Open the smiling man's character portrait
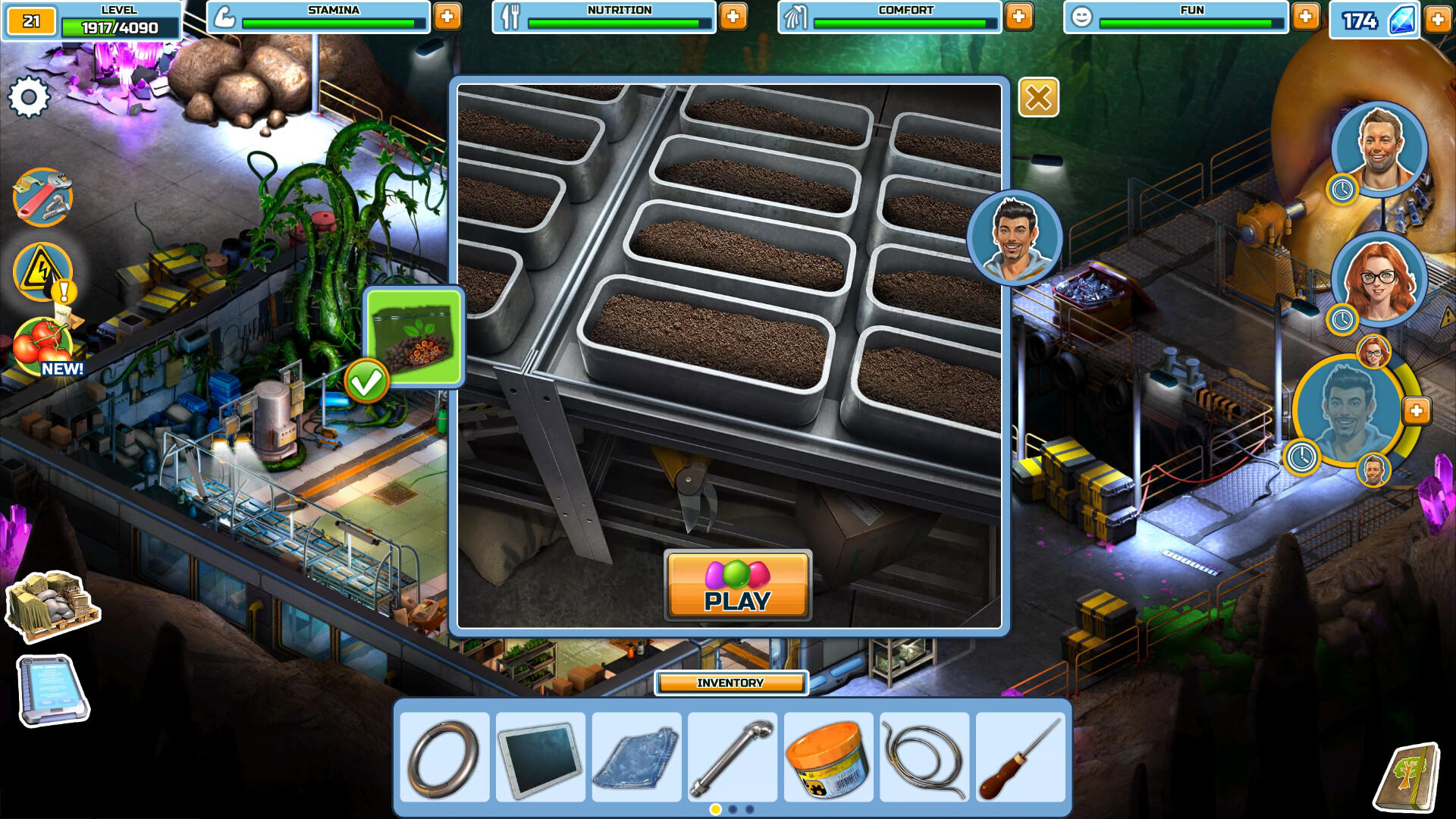1456x819 pixels. (x=1378, y=146)
